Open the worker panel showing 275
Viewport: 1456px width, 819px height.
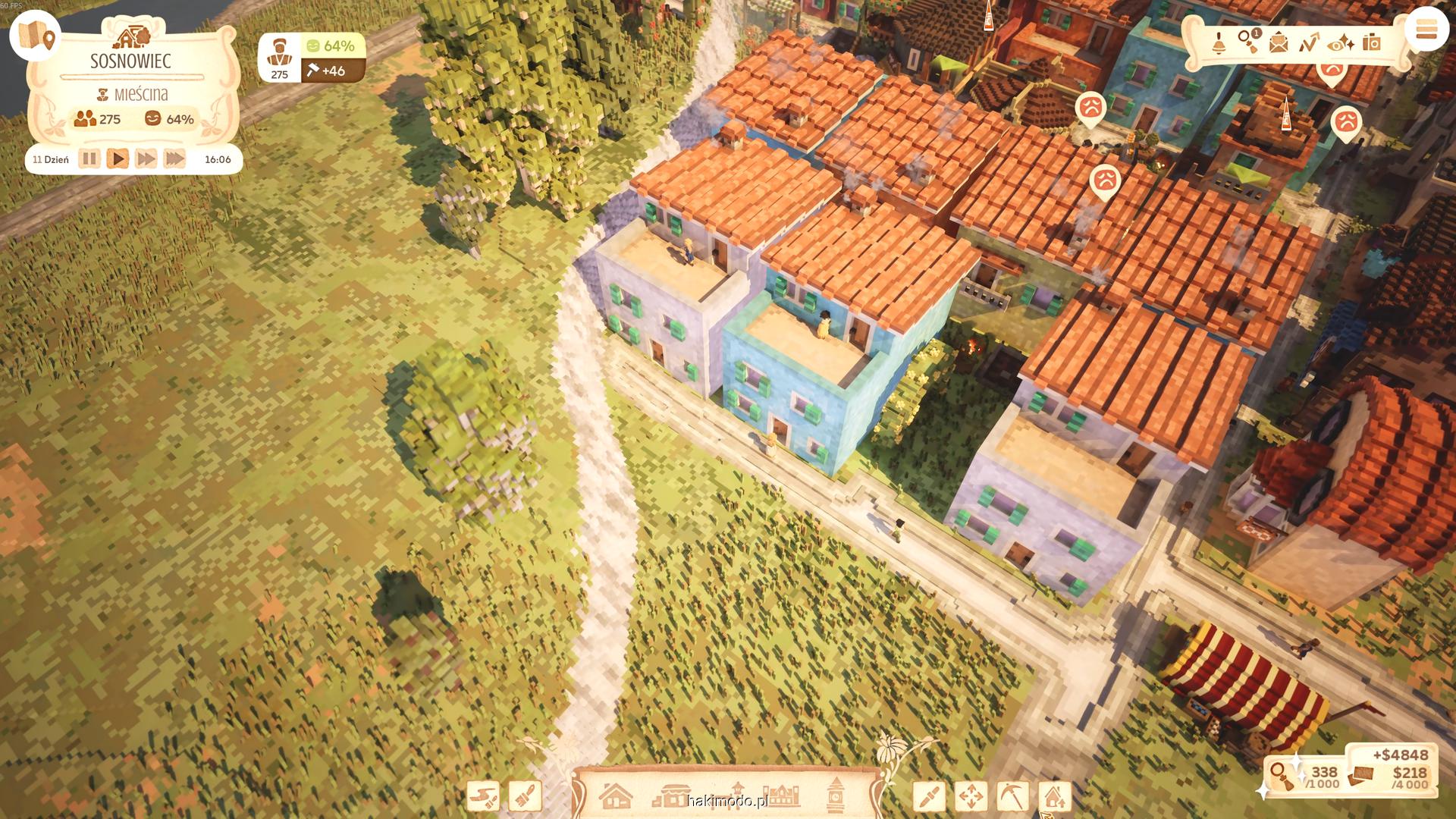(x=280, y=58)
